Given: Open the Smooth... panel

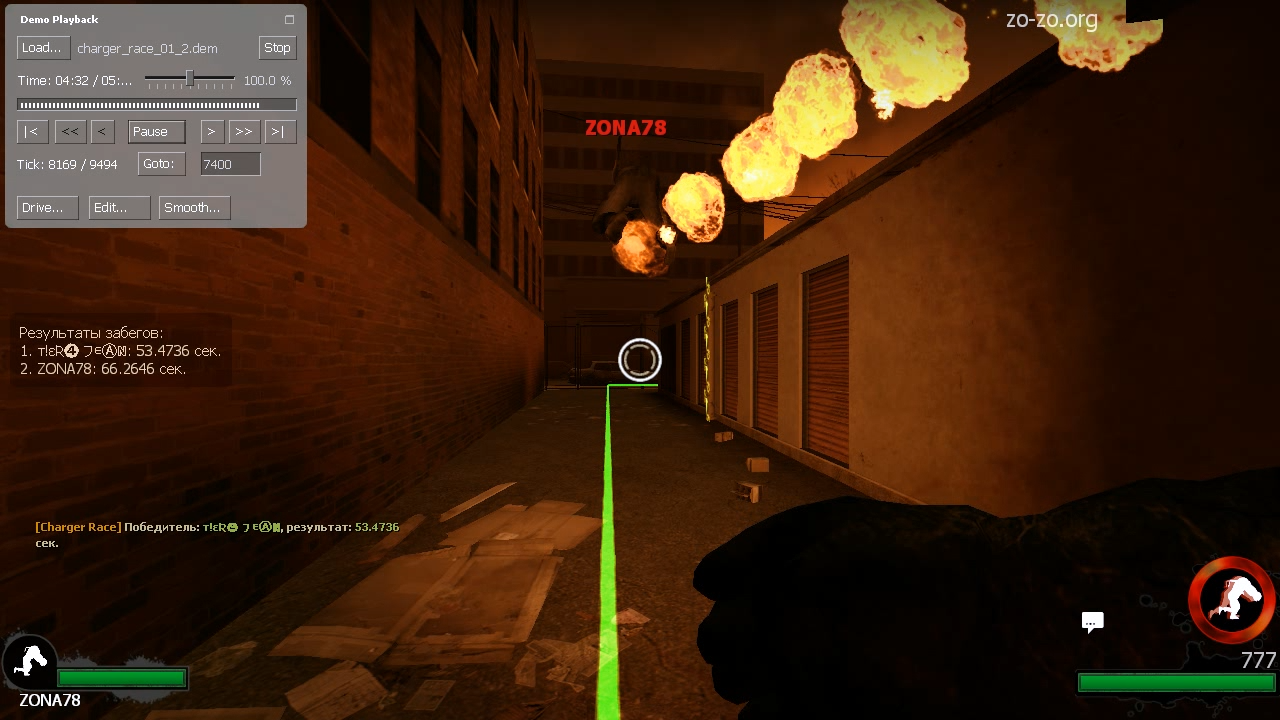Looking at the screenshot, I should [x=194, y=208].
